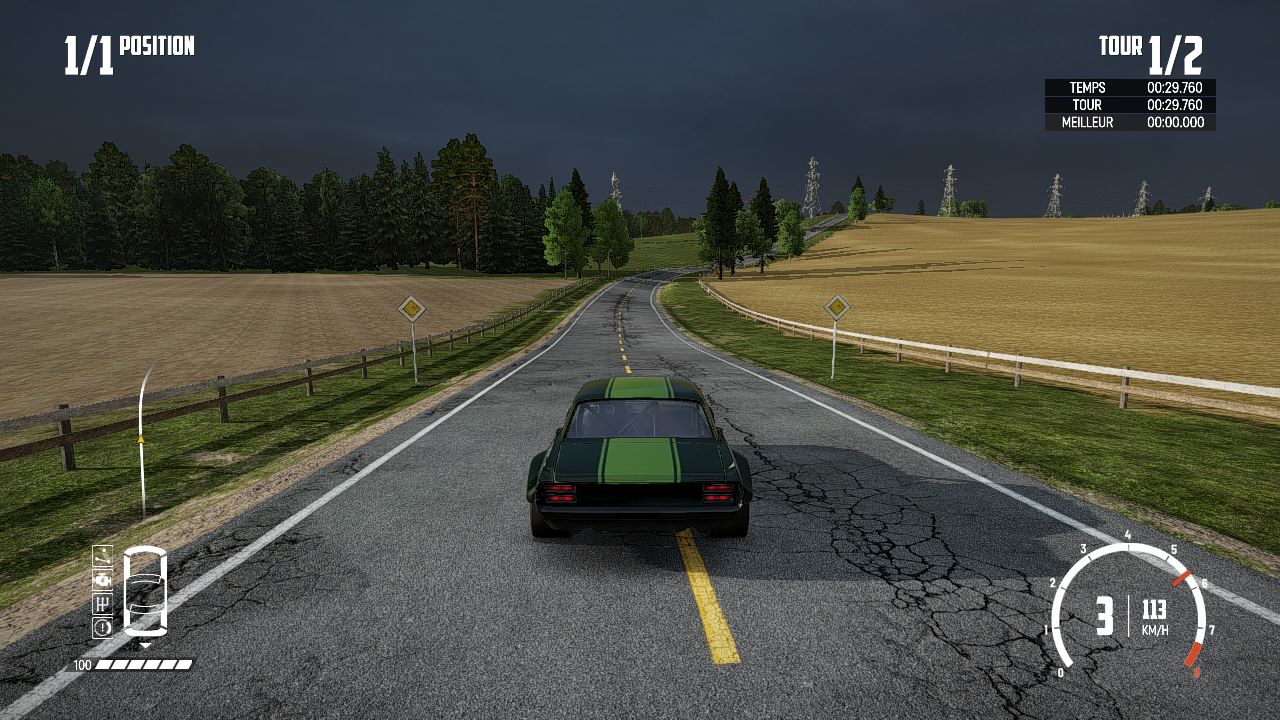The height and width of the screenshot is (720, 1280).
Task: Click the track progress marker arrow
Action: click(141, 437)
